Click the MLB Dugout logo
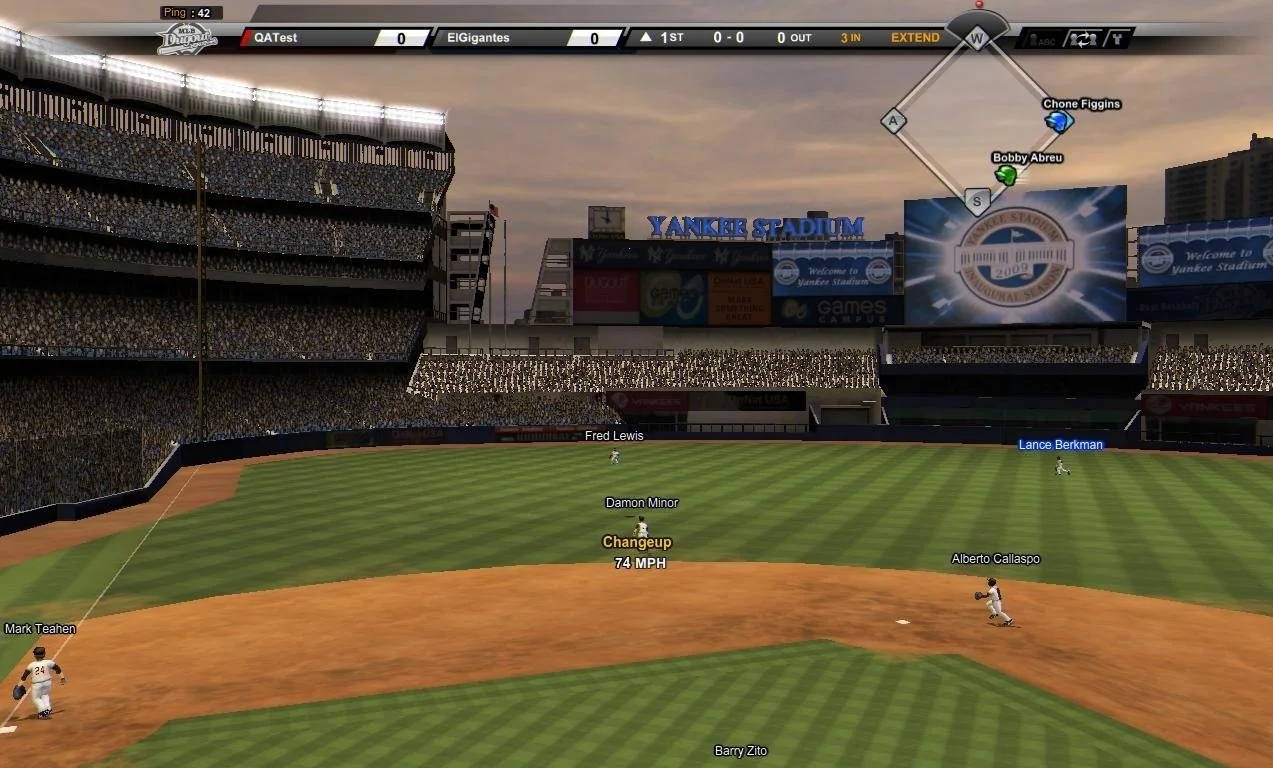This screenshot has height=768, width=1273. [x=187, y=38]
